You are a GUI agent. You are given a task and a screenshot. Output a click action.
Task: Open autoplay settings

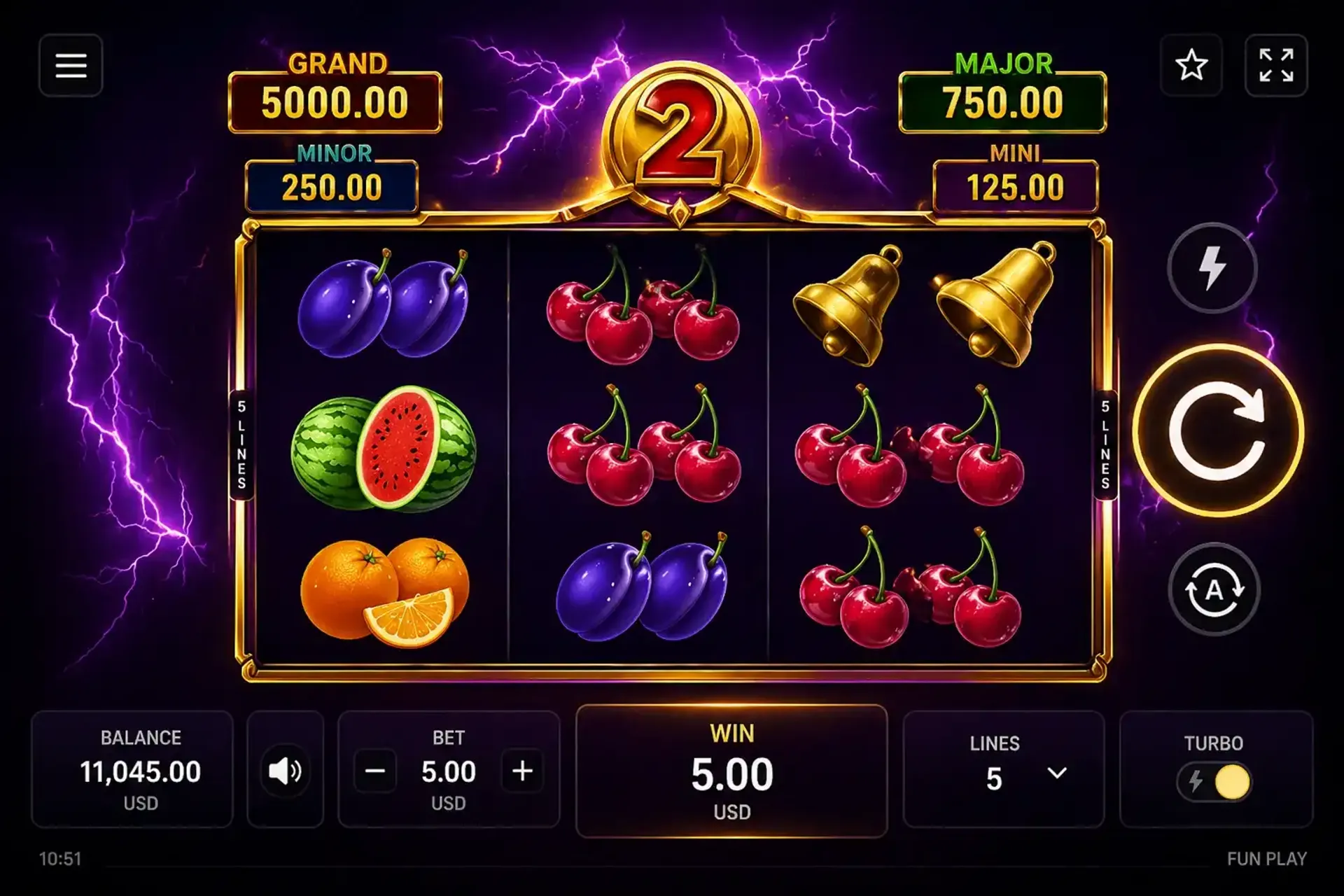pyautogui.click(x=1214, y=589)
